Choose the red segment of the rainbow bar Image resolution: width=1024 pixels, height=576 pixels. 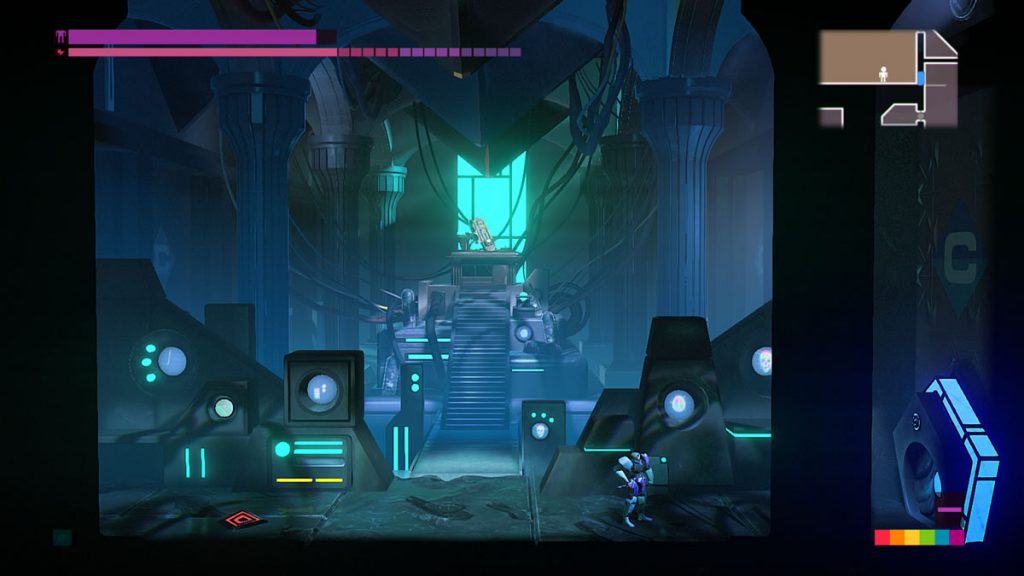click(882, 537)
